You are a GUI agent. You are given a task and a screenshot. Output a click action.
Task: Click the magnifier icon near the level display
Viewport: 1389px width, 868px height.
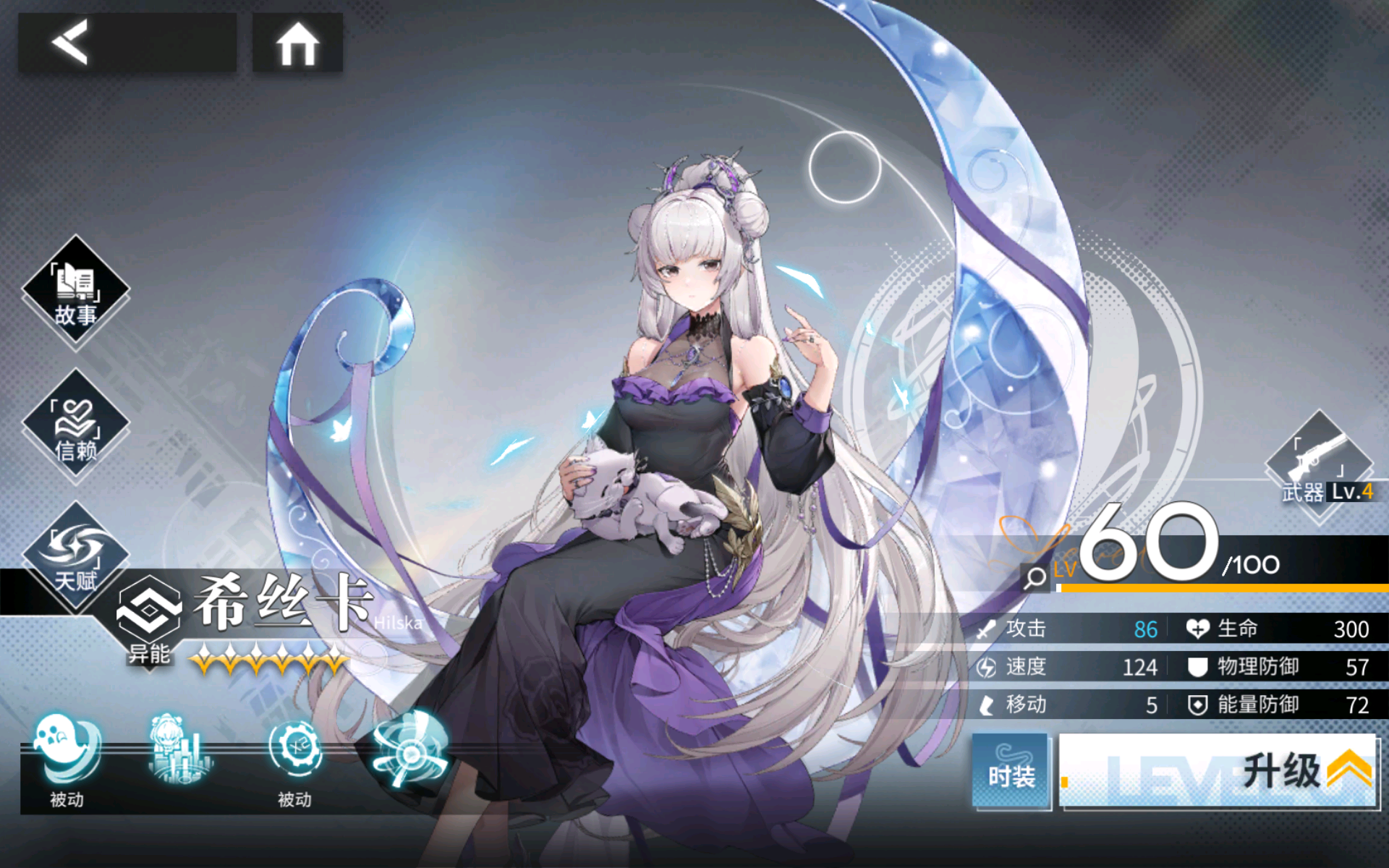tap(1036, 579)
